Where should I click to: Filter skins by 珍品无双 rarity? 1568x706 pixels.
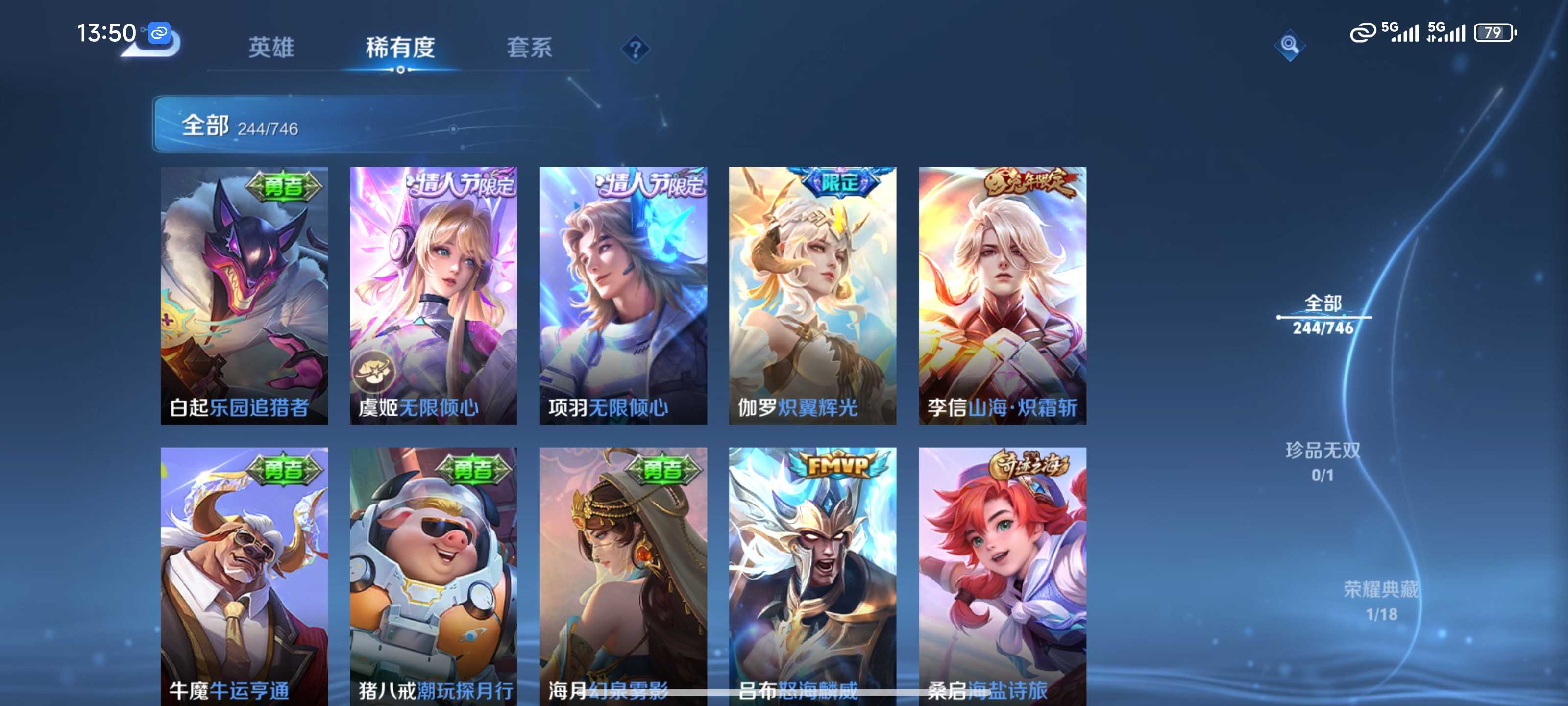click(x=1323, y=462)
